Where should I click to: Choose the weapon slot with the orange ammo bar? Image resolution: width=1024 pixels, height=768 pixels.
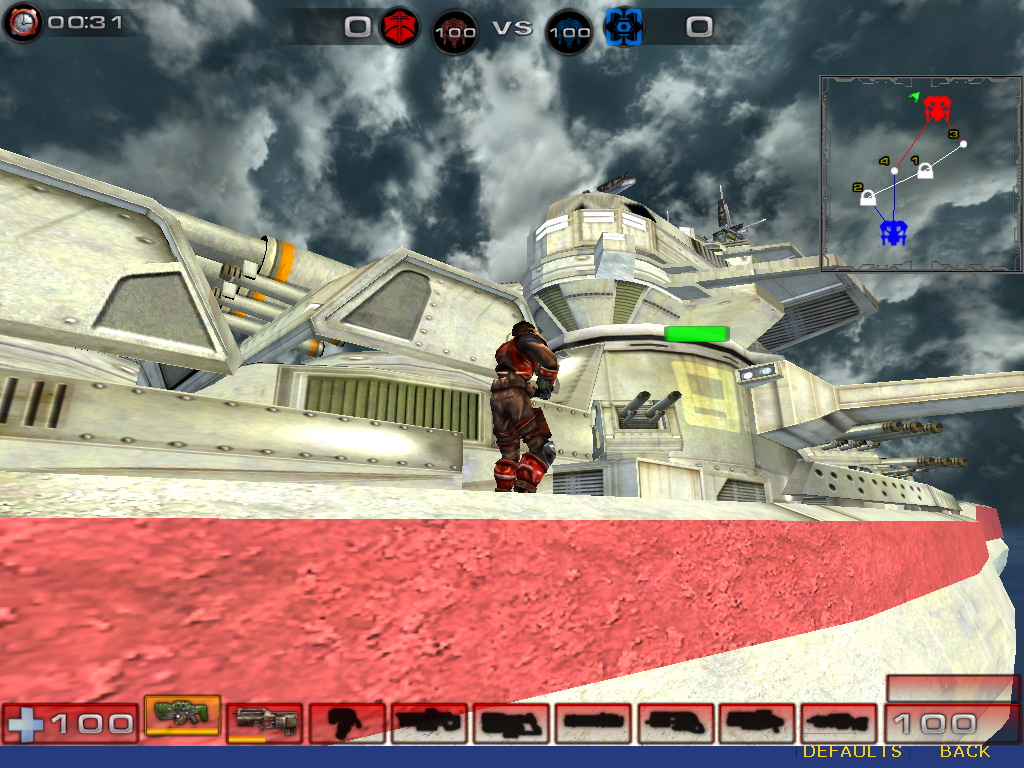tap(264, 722)
